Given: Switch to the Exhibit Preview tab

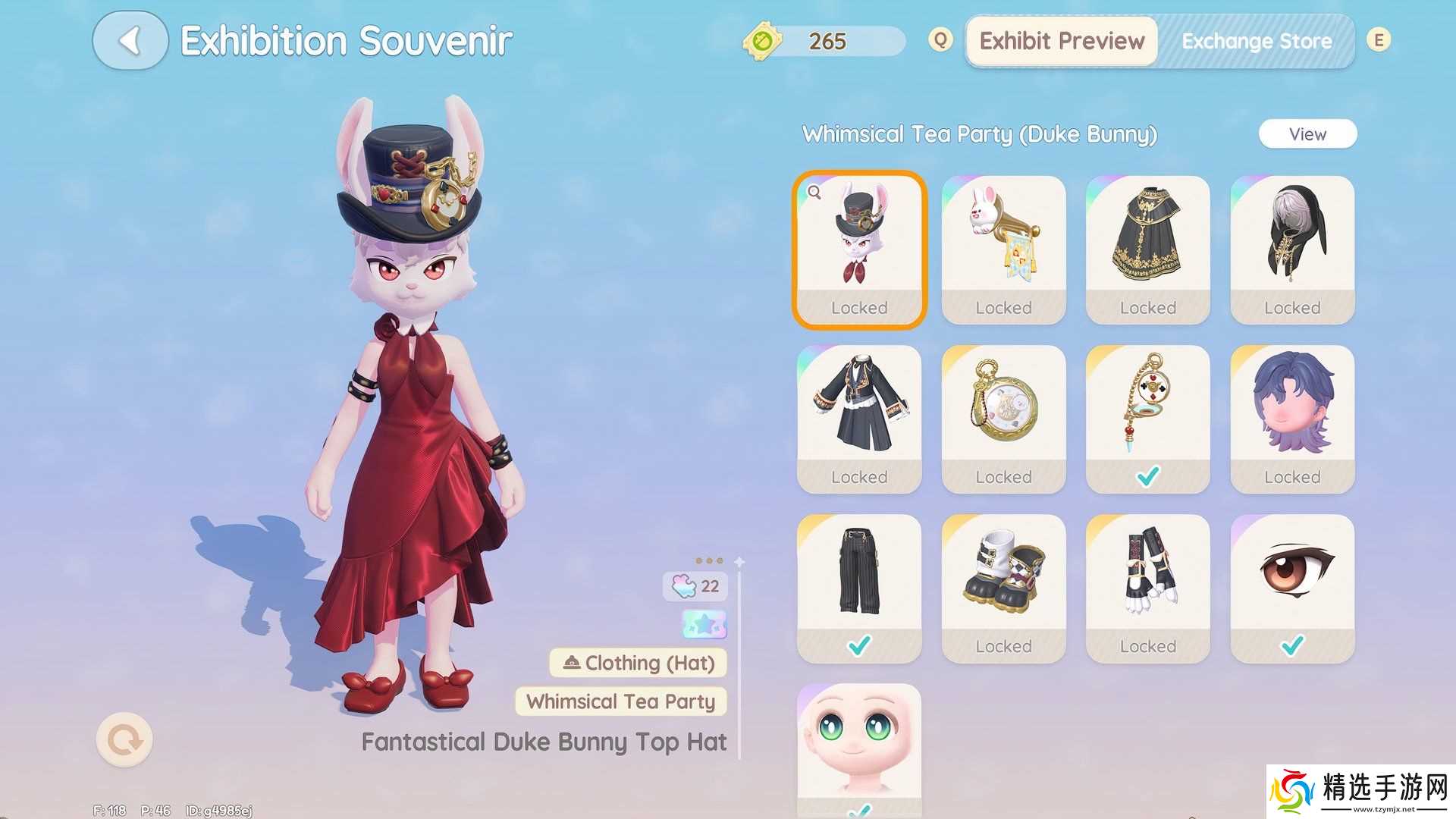Looking at the screenshot, I should (x=1061, y=41).
